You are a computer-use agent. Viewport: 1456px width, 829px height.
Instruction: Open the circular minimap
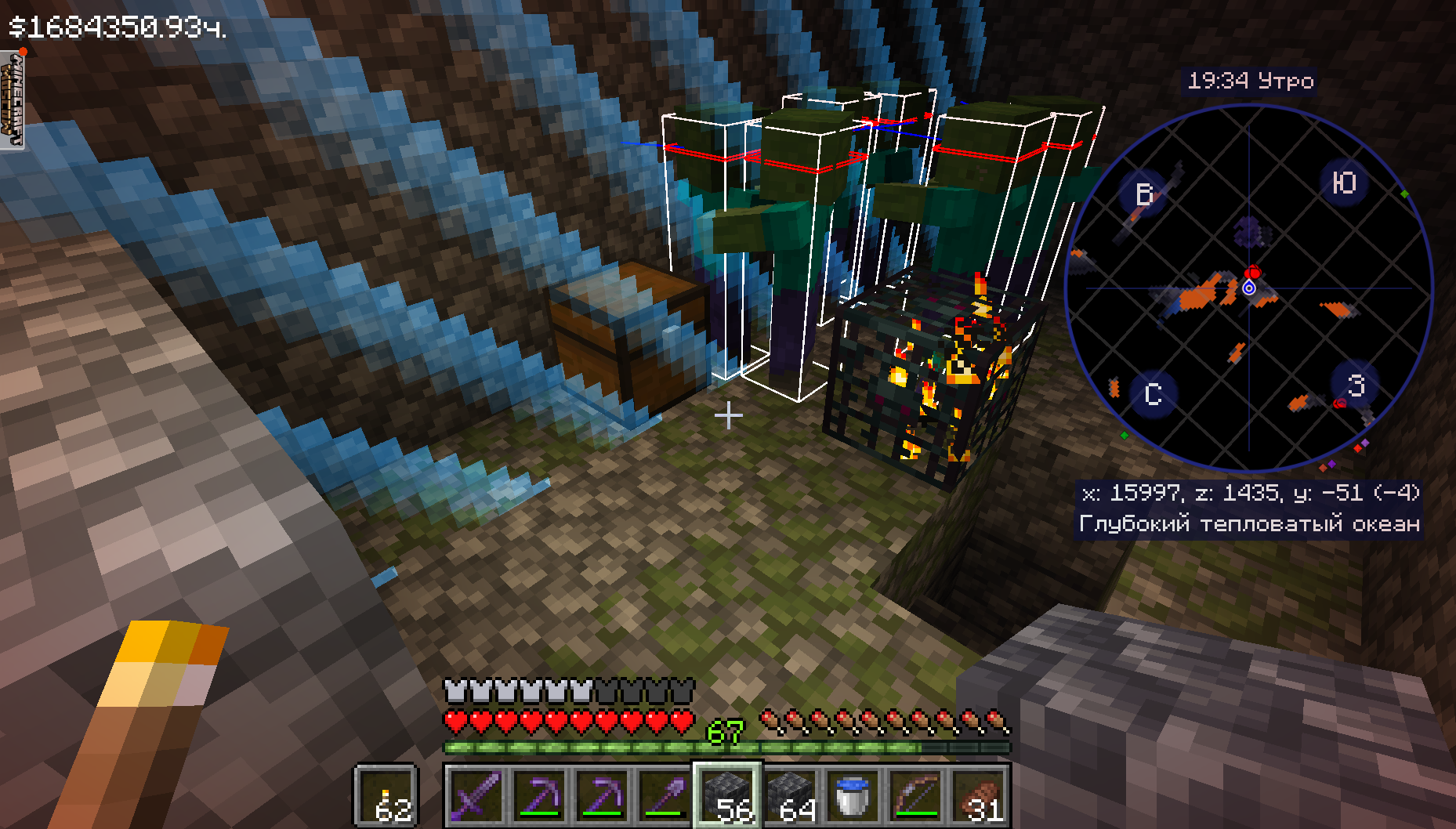point(1249,288)
